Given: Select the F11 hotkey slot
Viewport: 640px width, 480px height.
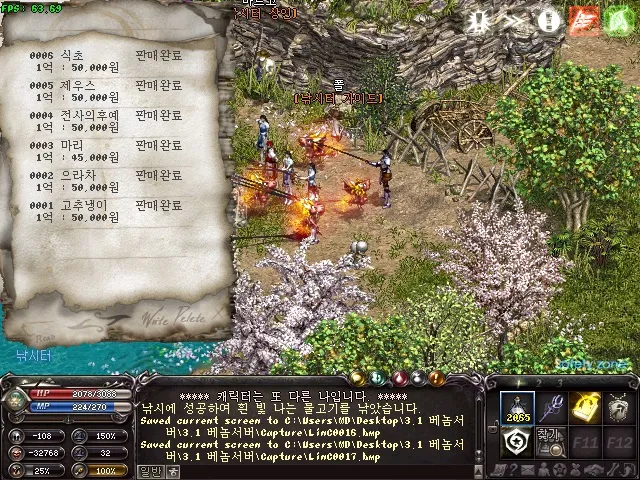Looking at the screenshot, I should (586, 441).
